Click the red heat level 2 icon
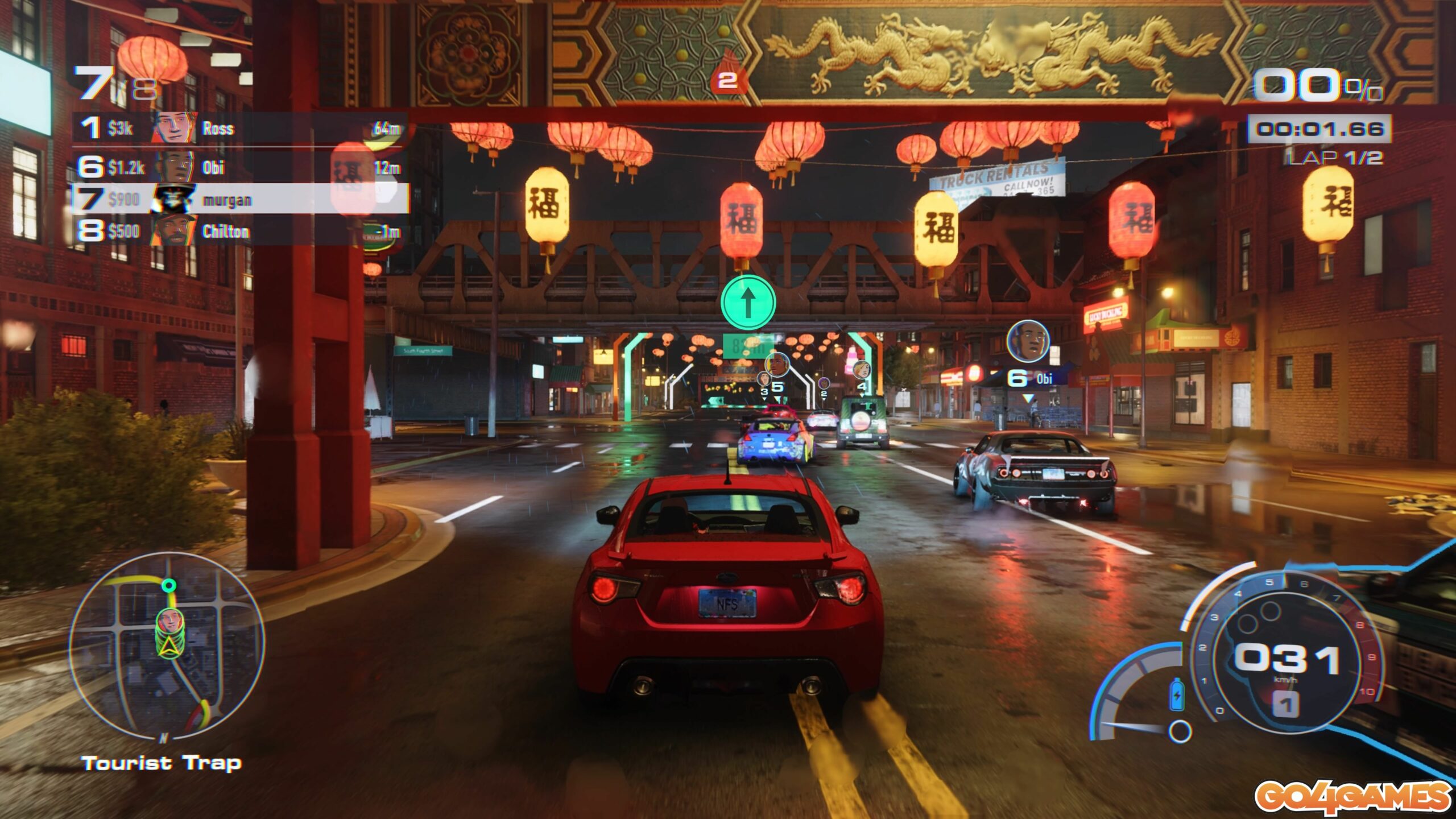 727,76
